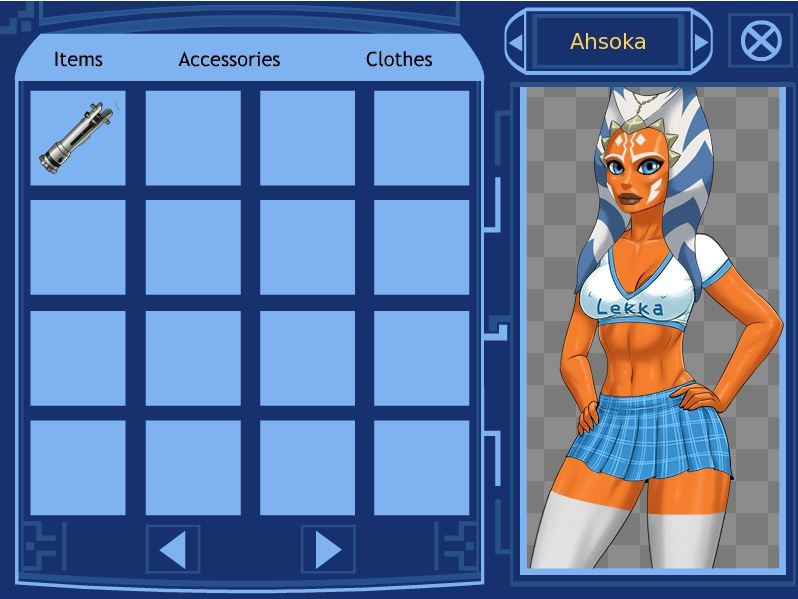The image size is (798, 599).
Task: Show the Clothes tab
Action: pos(399,60)
